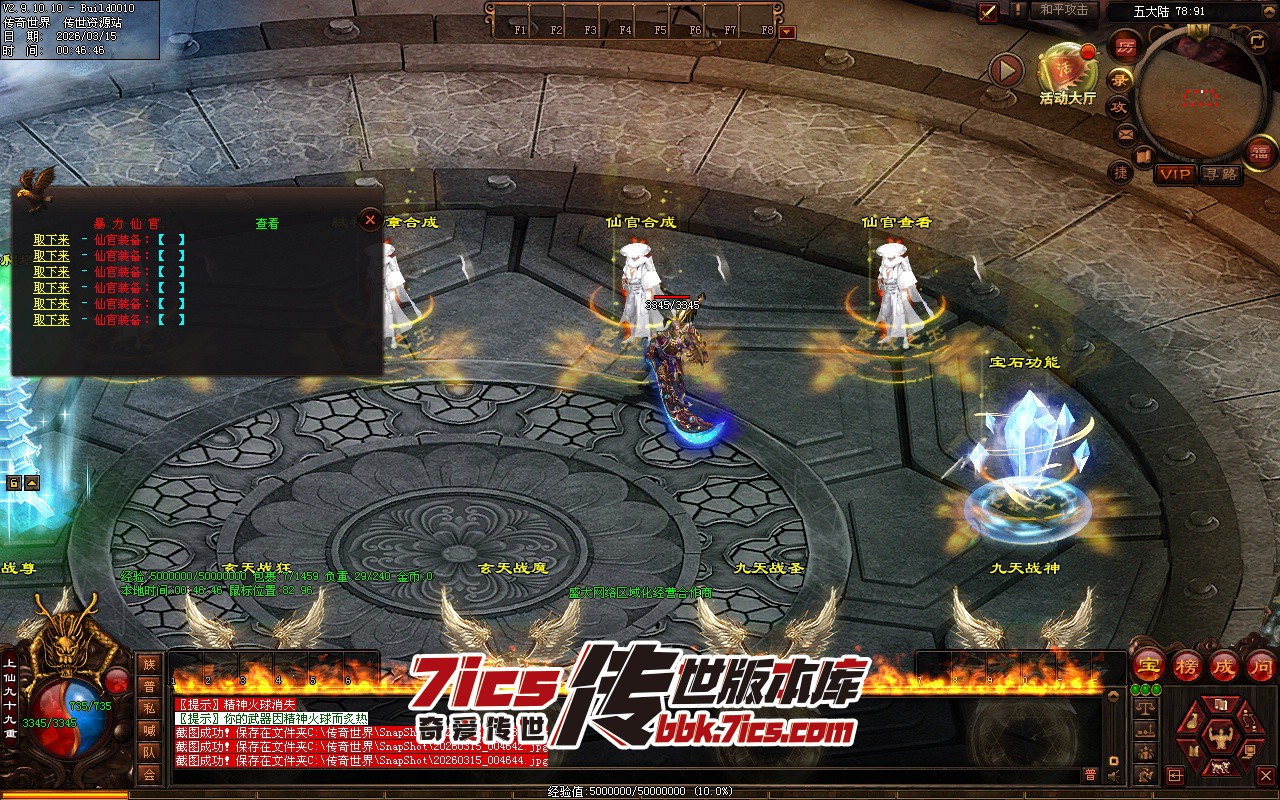The height and width of the screenshot is (800, 1280).
Task: Open the VIP panel
Action: tap(1175, 174)
